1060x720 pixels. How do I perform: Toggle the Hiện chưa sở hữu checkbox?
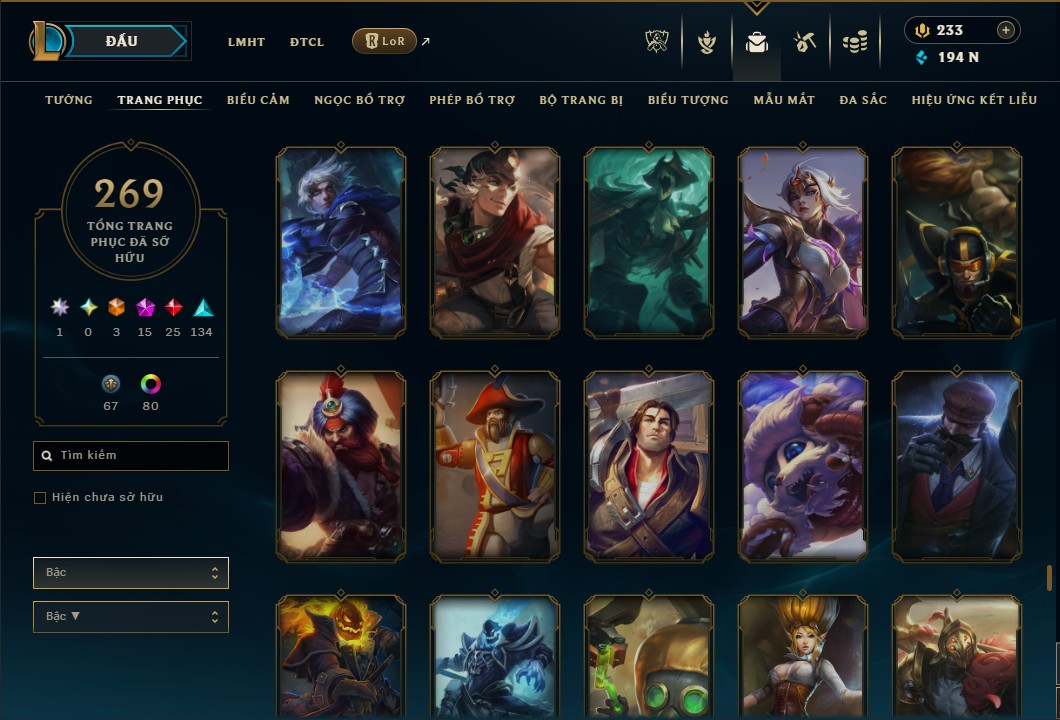[40, 498]
